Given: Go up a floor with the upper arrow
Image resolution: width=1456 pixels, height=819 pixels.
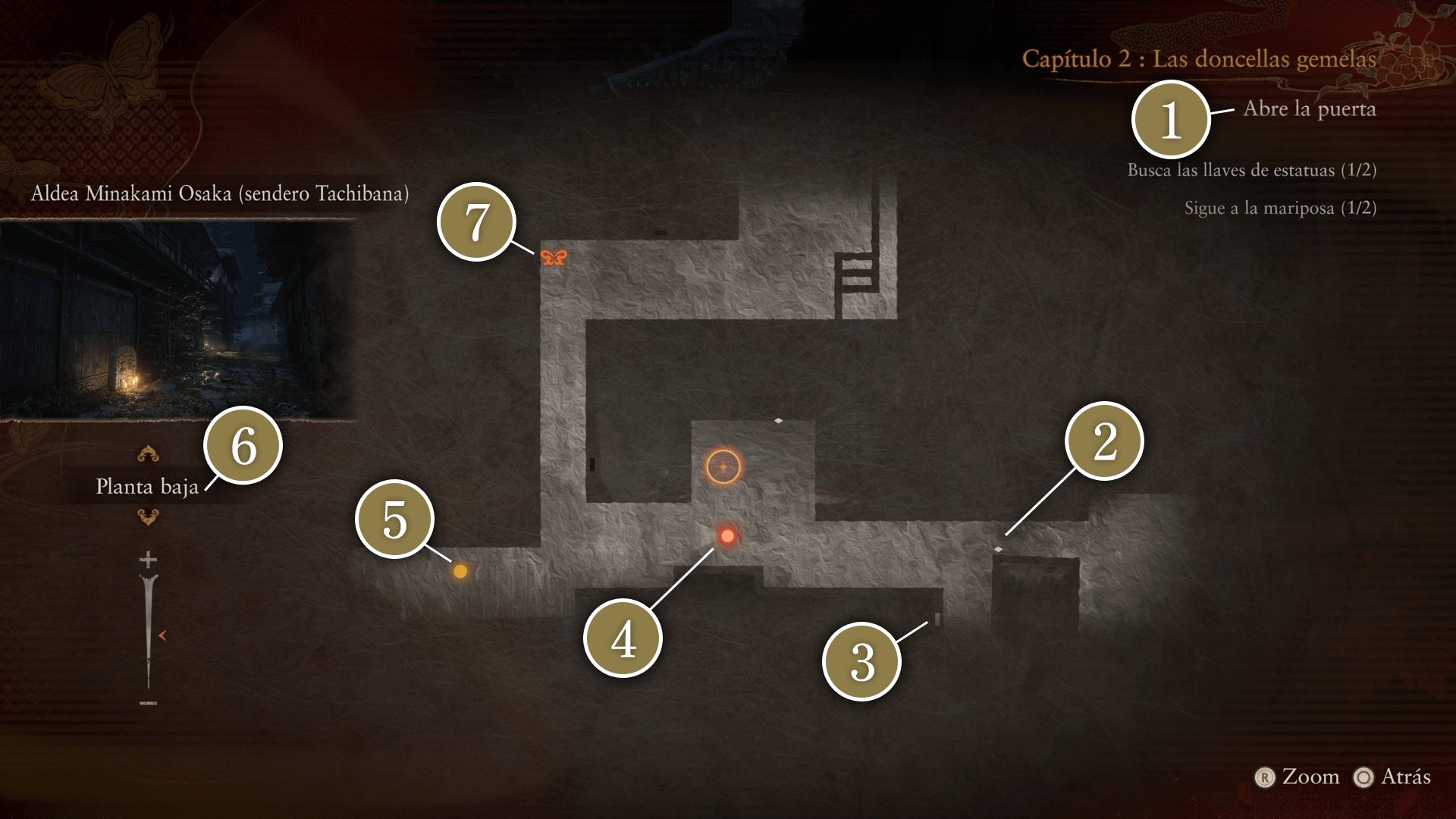Looking at the screenshot, I should pos(148,453).
